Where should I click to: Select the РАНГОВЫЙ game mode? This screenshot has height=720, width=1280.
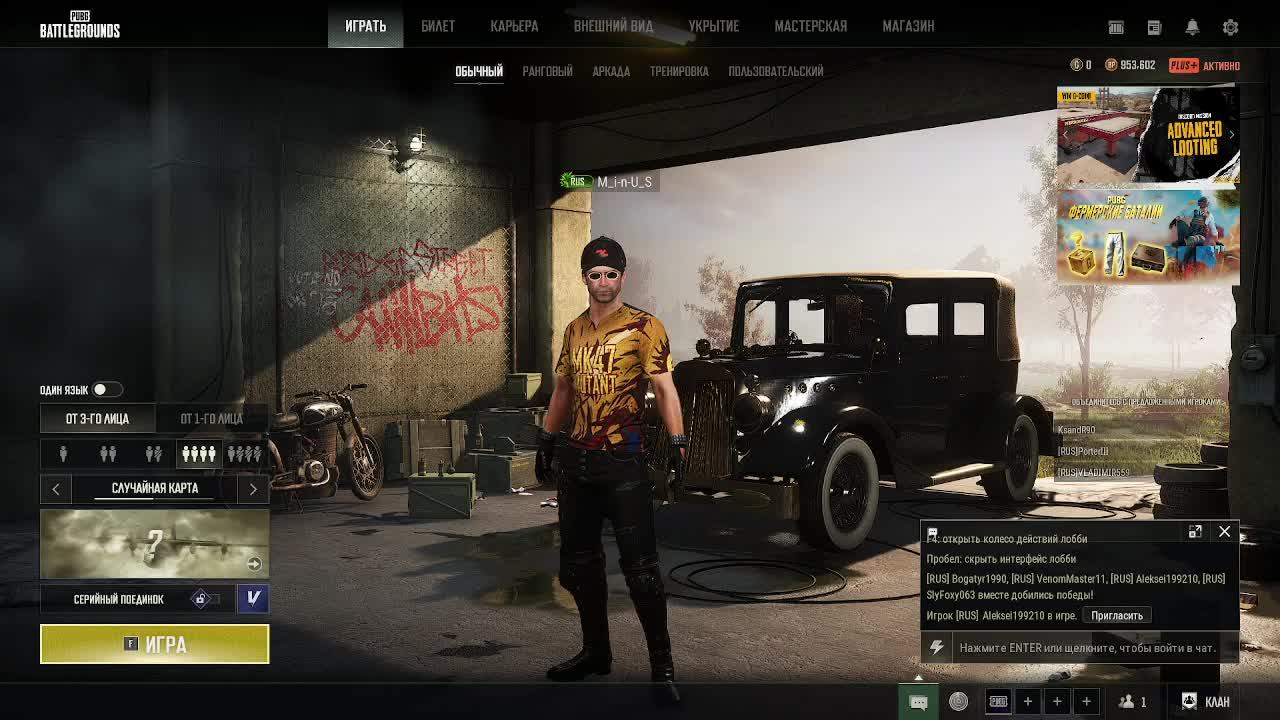547,71
